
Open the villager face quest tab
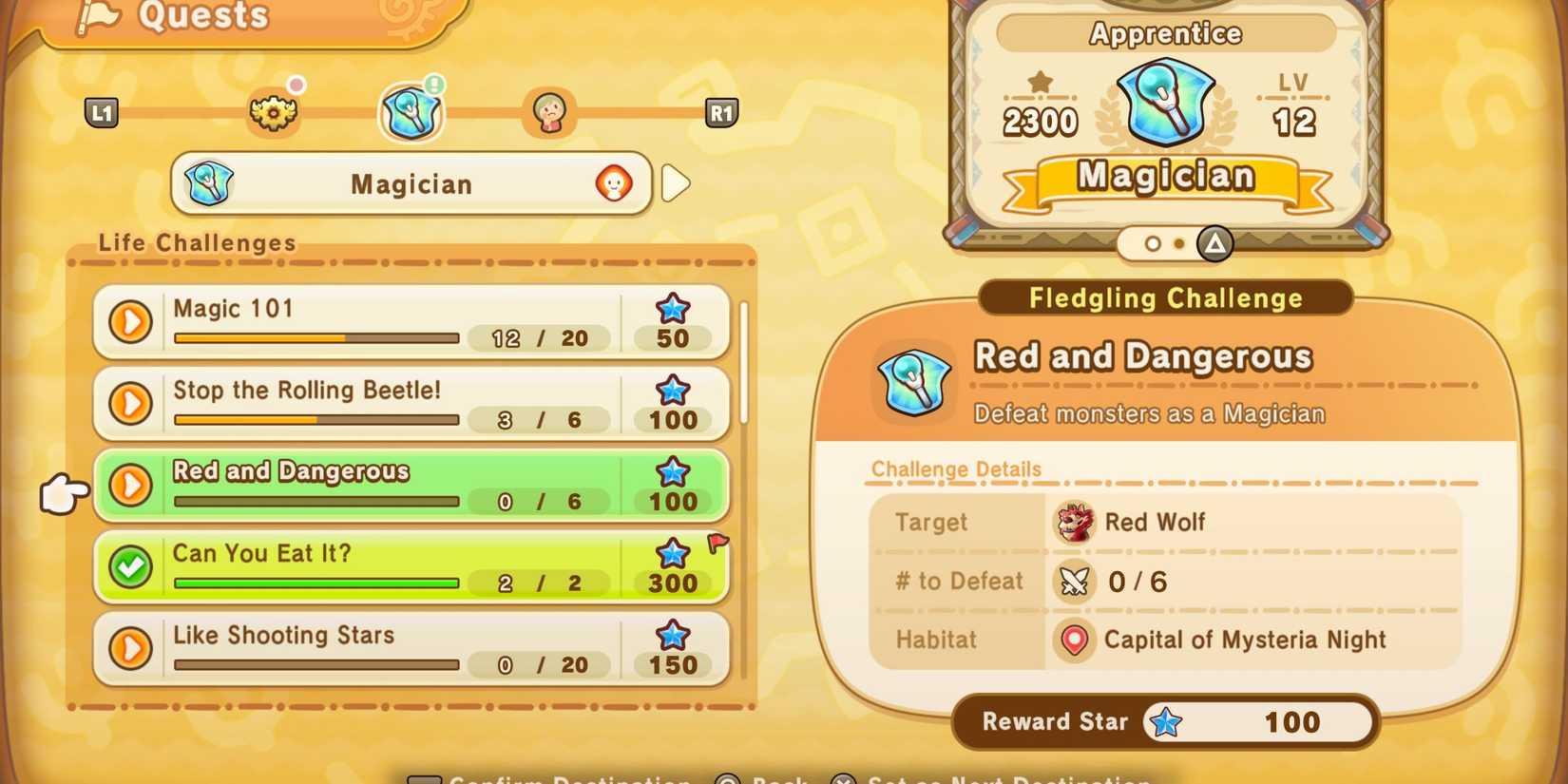(548, 111)
